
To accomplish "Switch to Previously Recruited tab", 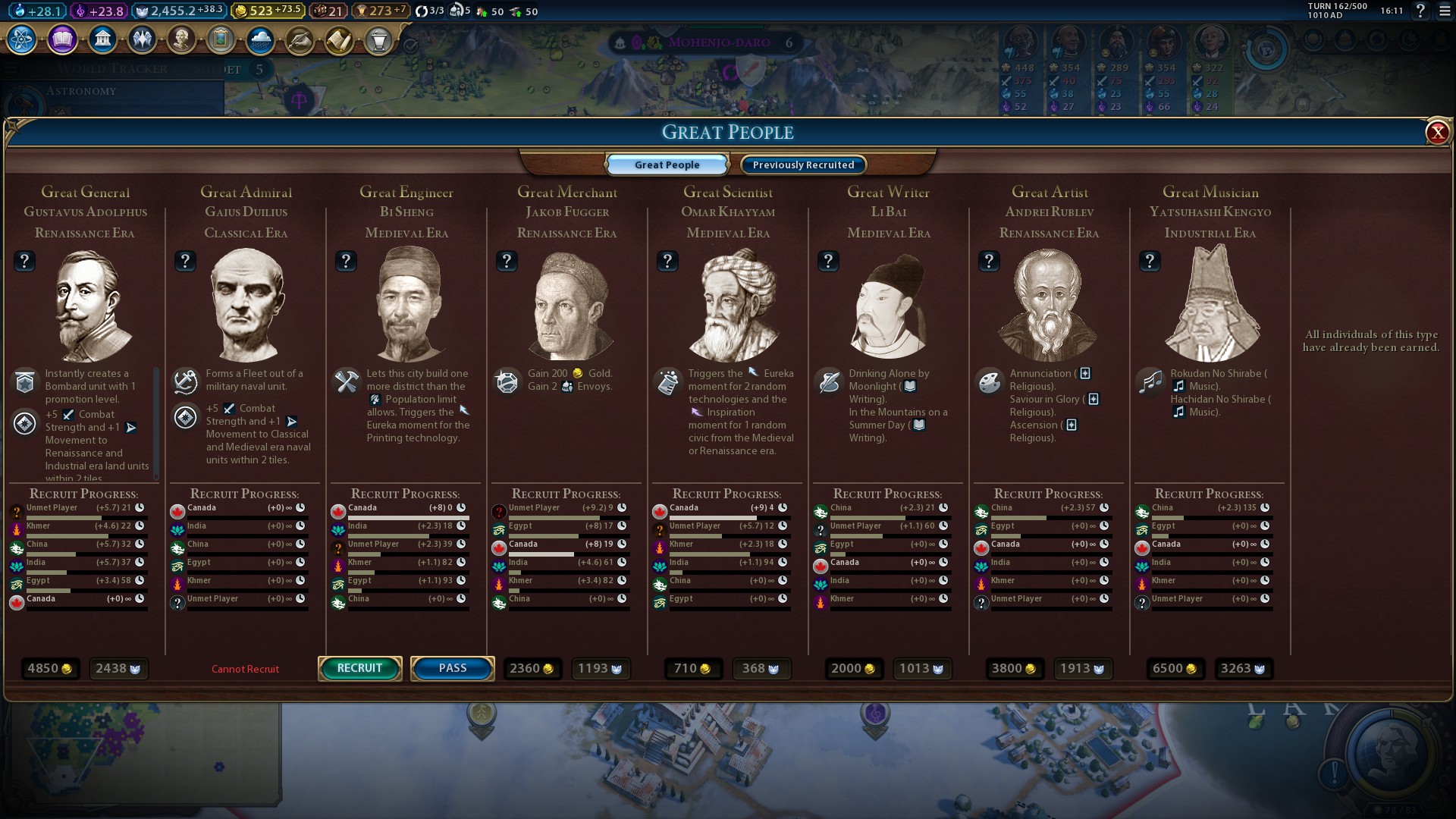I will point(803,165).
